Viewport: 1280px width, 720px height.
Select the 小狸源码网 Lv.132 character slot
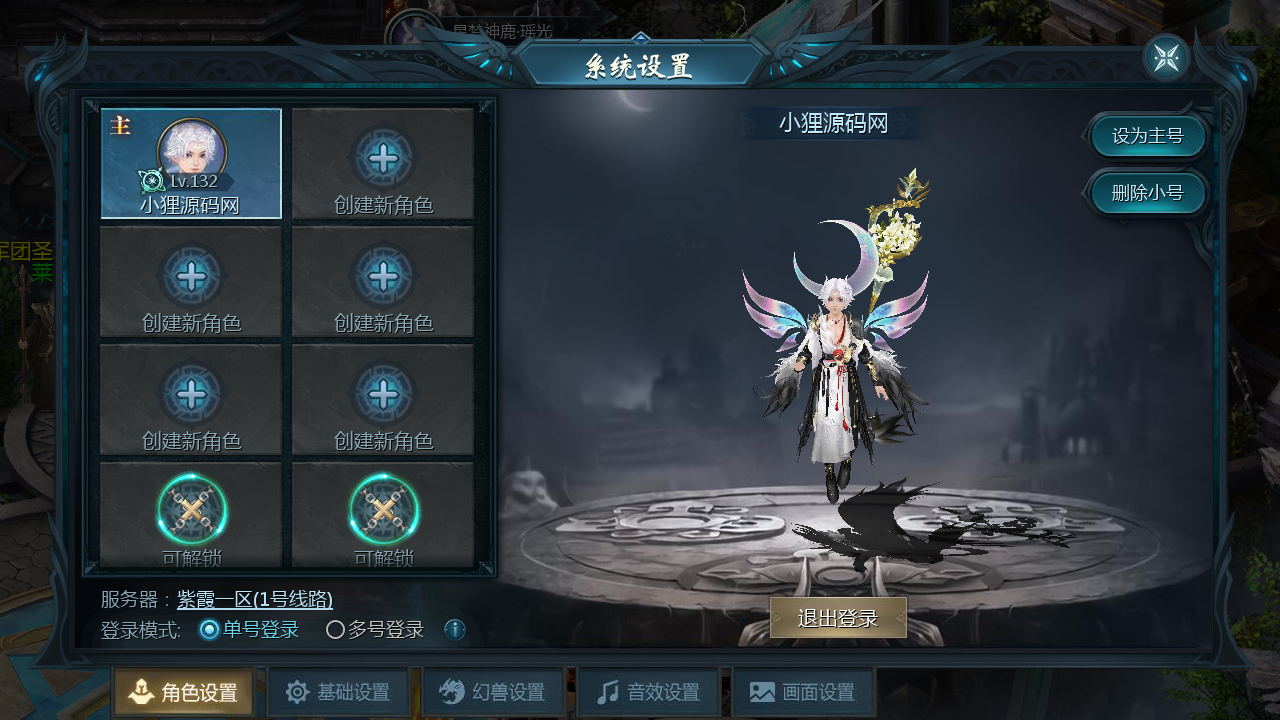[191, 163]
